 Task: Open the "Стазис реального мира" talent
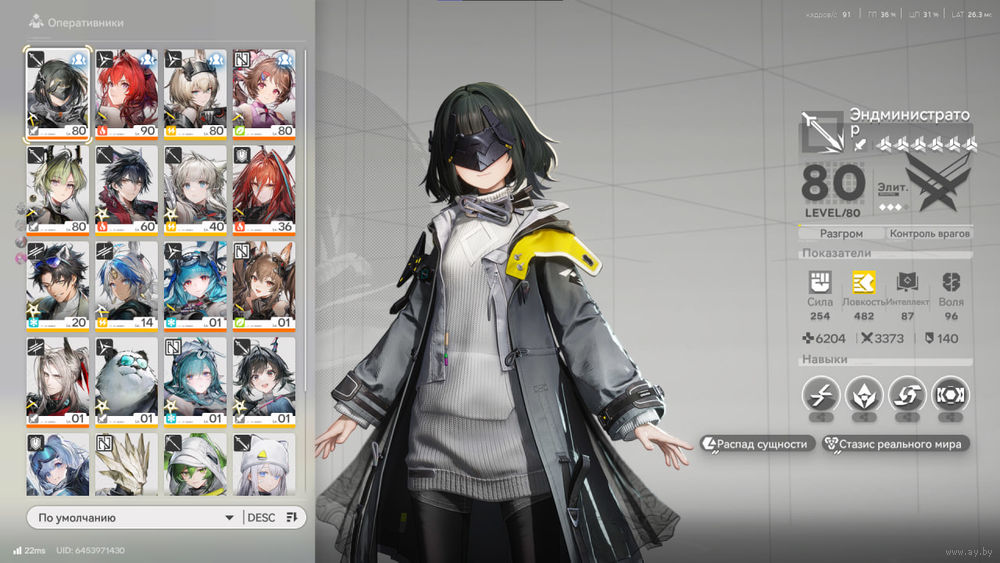pos(894,444)
